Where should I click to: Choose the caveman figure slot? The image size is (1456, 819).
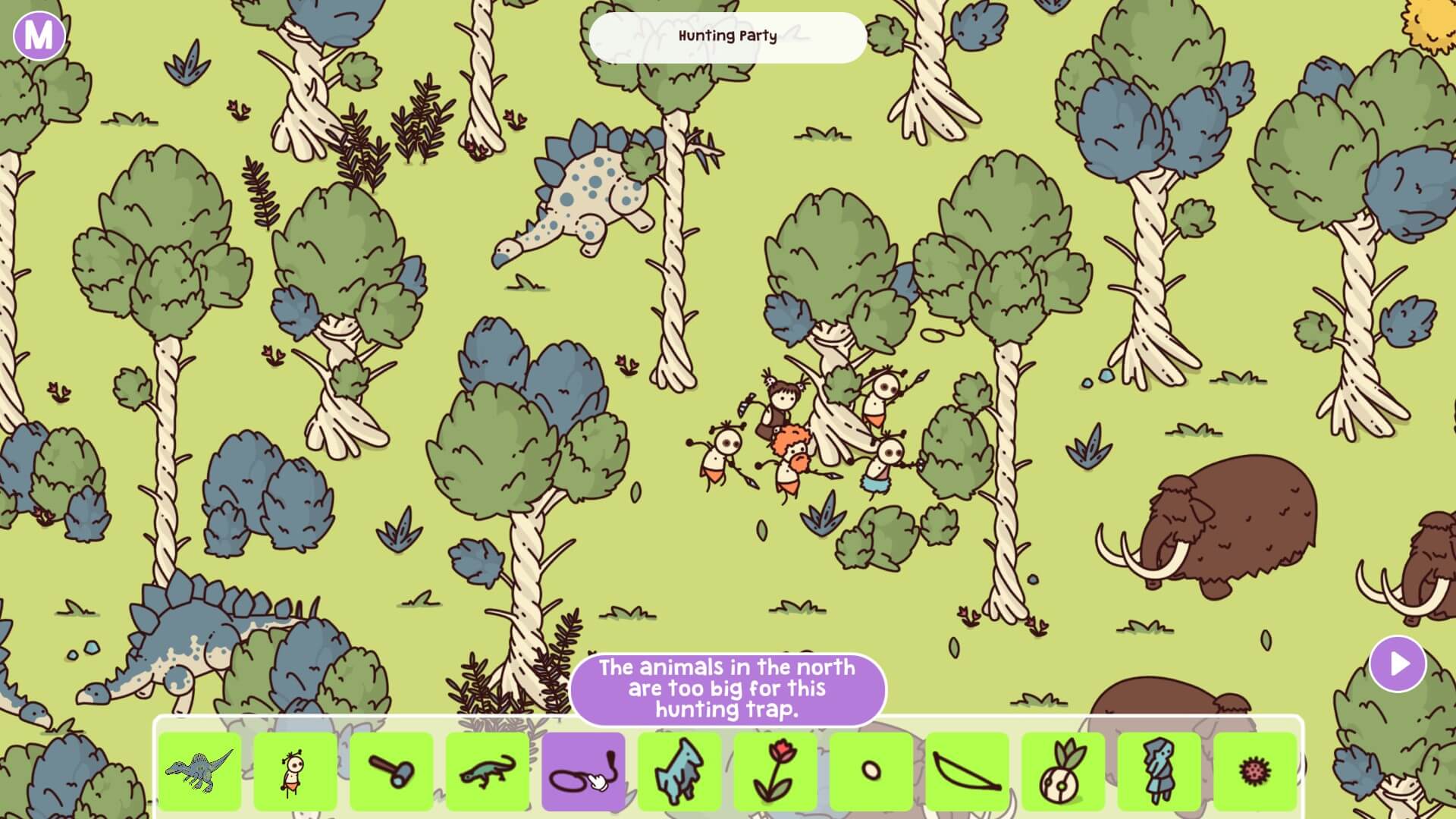click(295, 771)
